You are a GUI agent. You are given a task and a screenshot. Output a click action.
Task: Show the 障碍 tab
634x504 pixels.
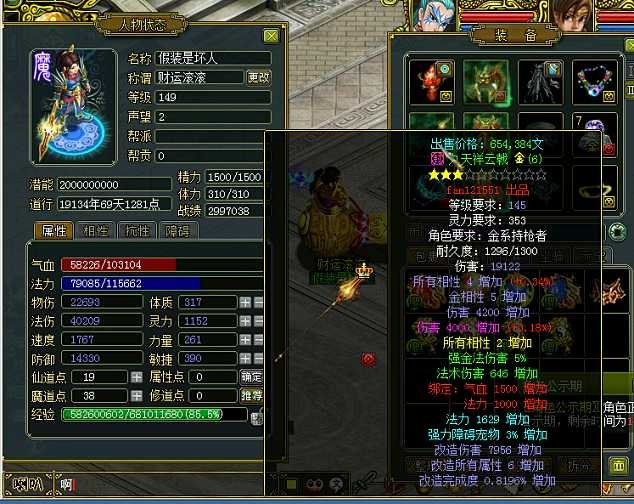177,231
